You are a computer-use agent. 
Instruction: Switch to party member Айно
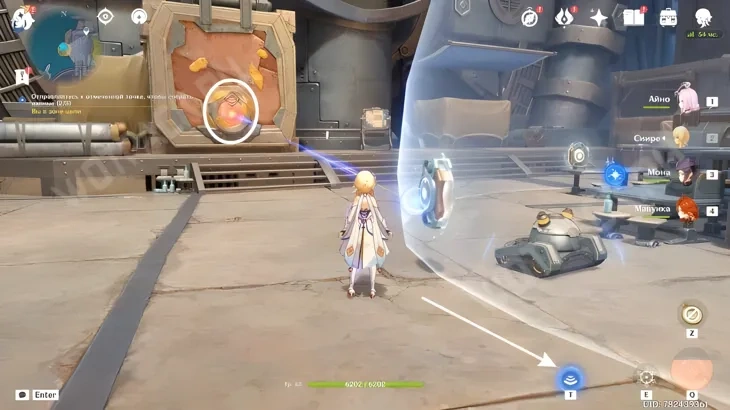click(x=686, y=98)
